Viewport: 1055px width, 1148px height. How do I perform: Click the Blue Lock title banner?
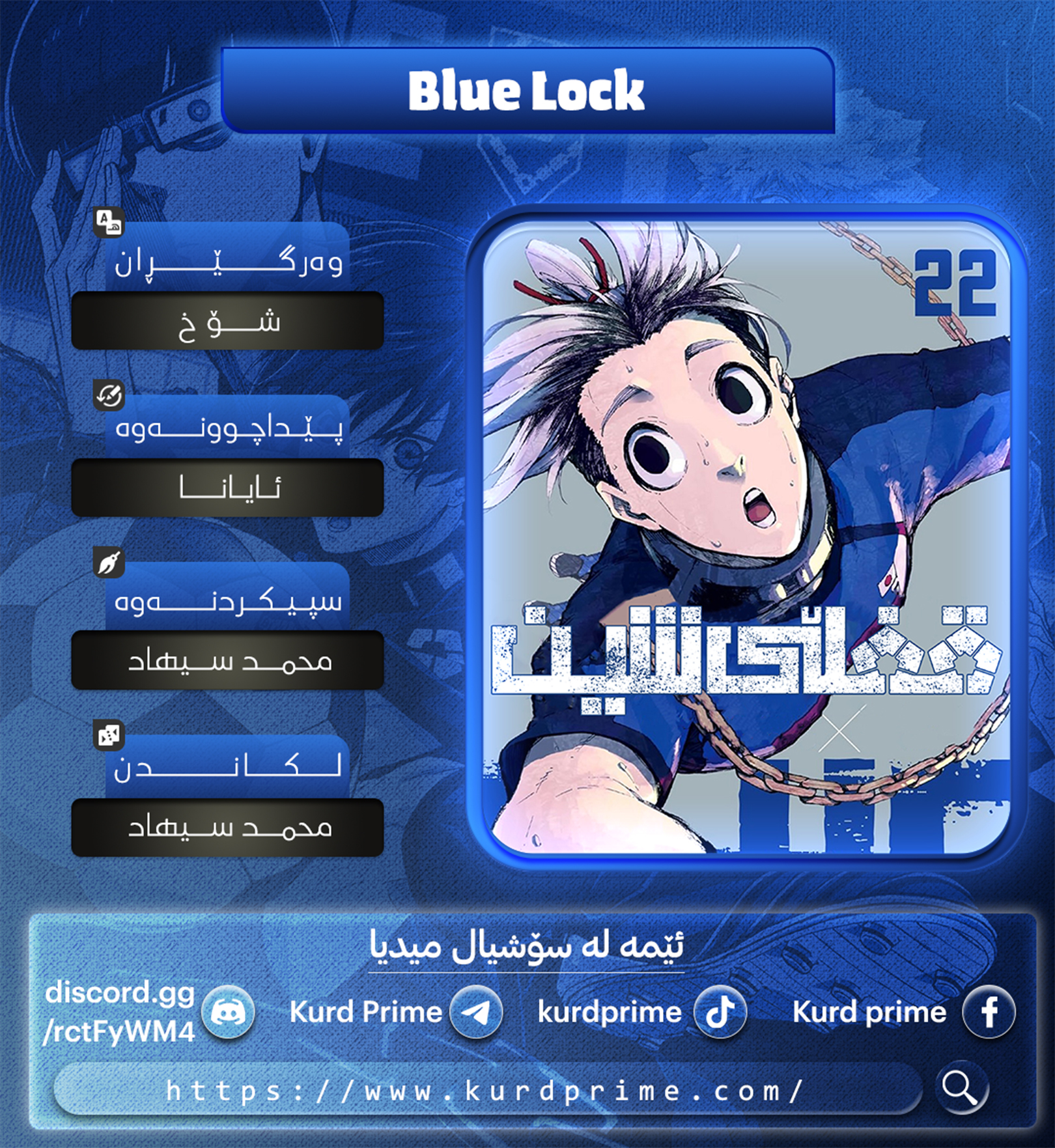527,91
